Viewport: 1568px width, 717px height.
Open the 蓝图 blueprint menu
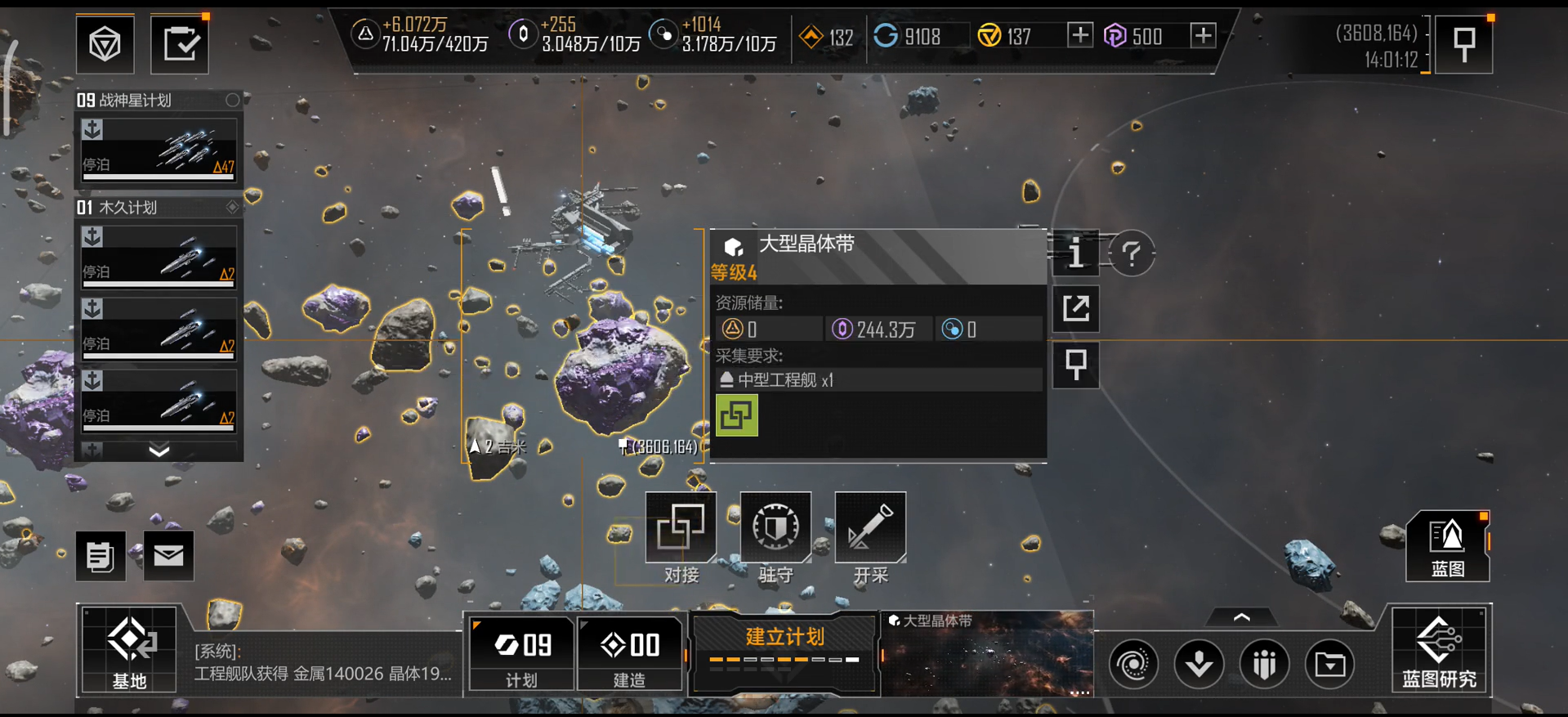[x=1447, y=546]
